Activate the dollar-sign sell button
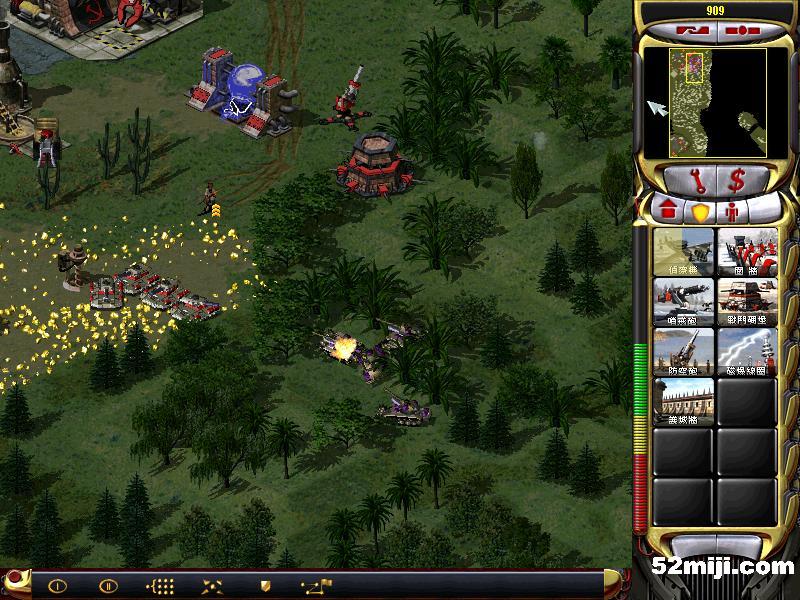This screenshot has height=600, width=800. (x=738, y=181)
